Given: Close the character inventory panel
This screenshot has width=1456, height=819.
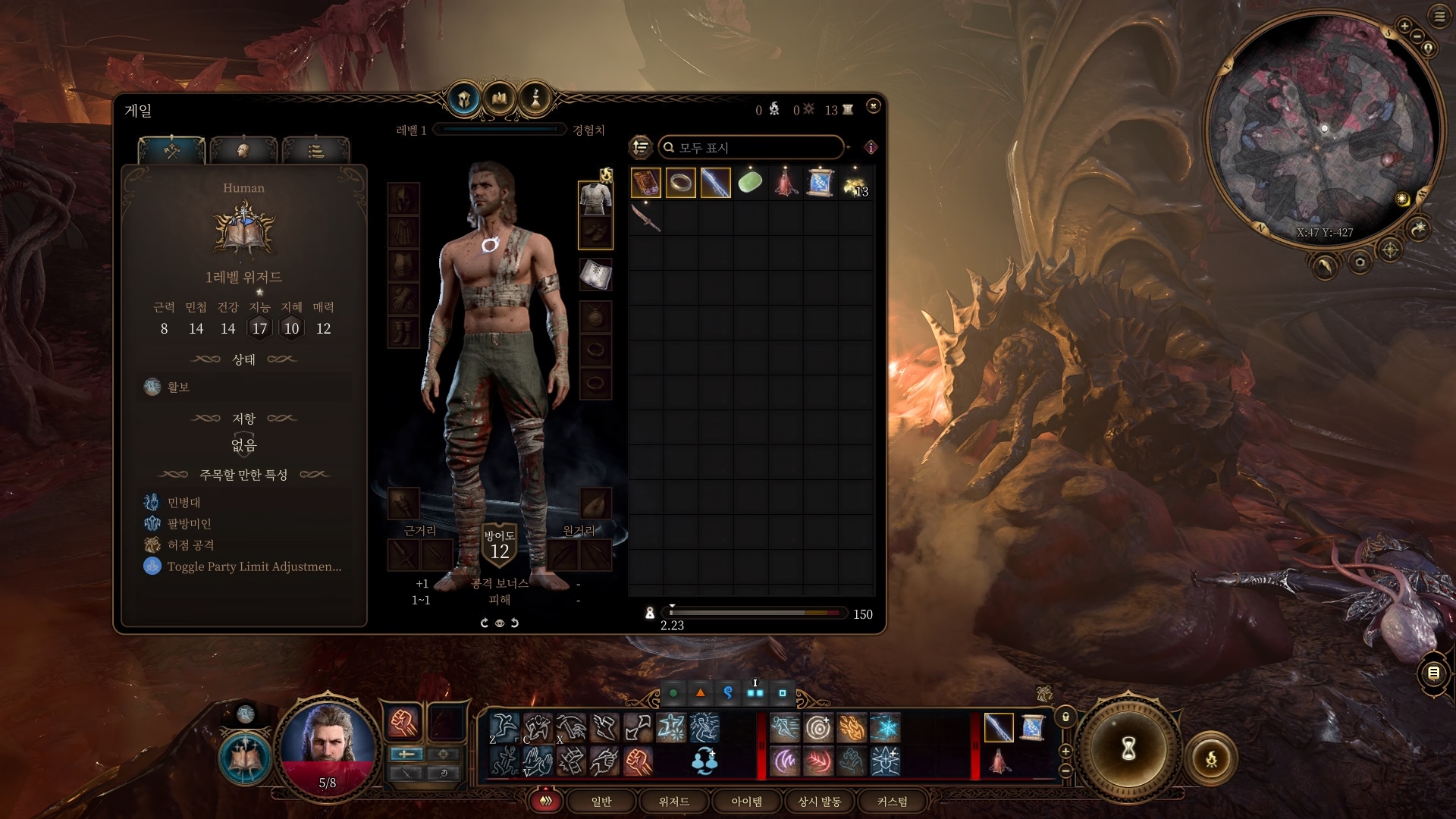Looking at the screenshot, I should (x=873, y=106).
